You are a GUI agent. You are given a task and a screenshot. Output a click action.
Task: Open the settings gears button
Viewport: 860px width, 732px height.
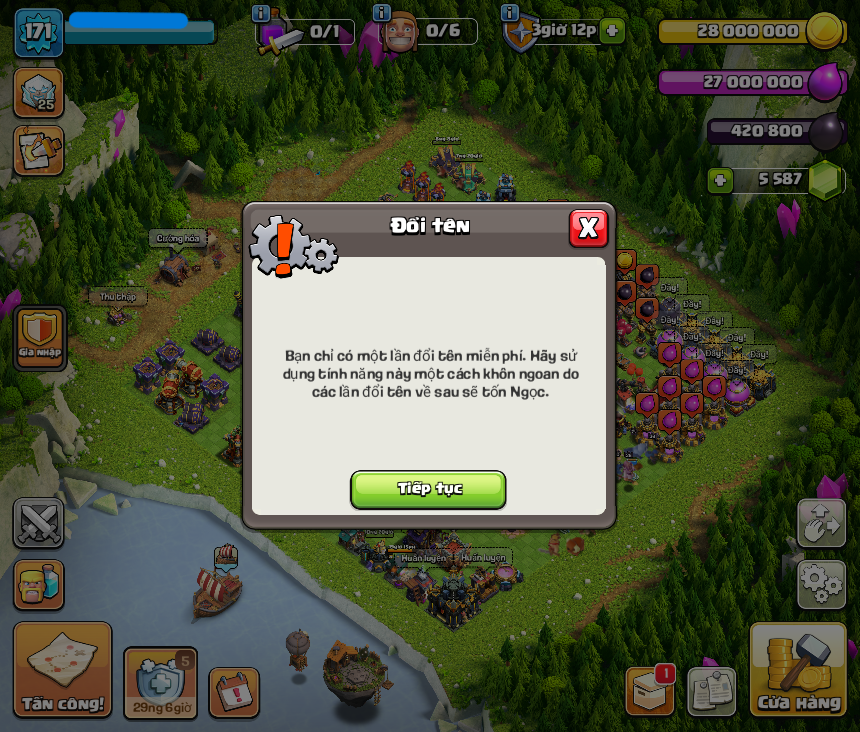click(821, 584)
